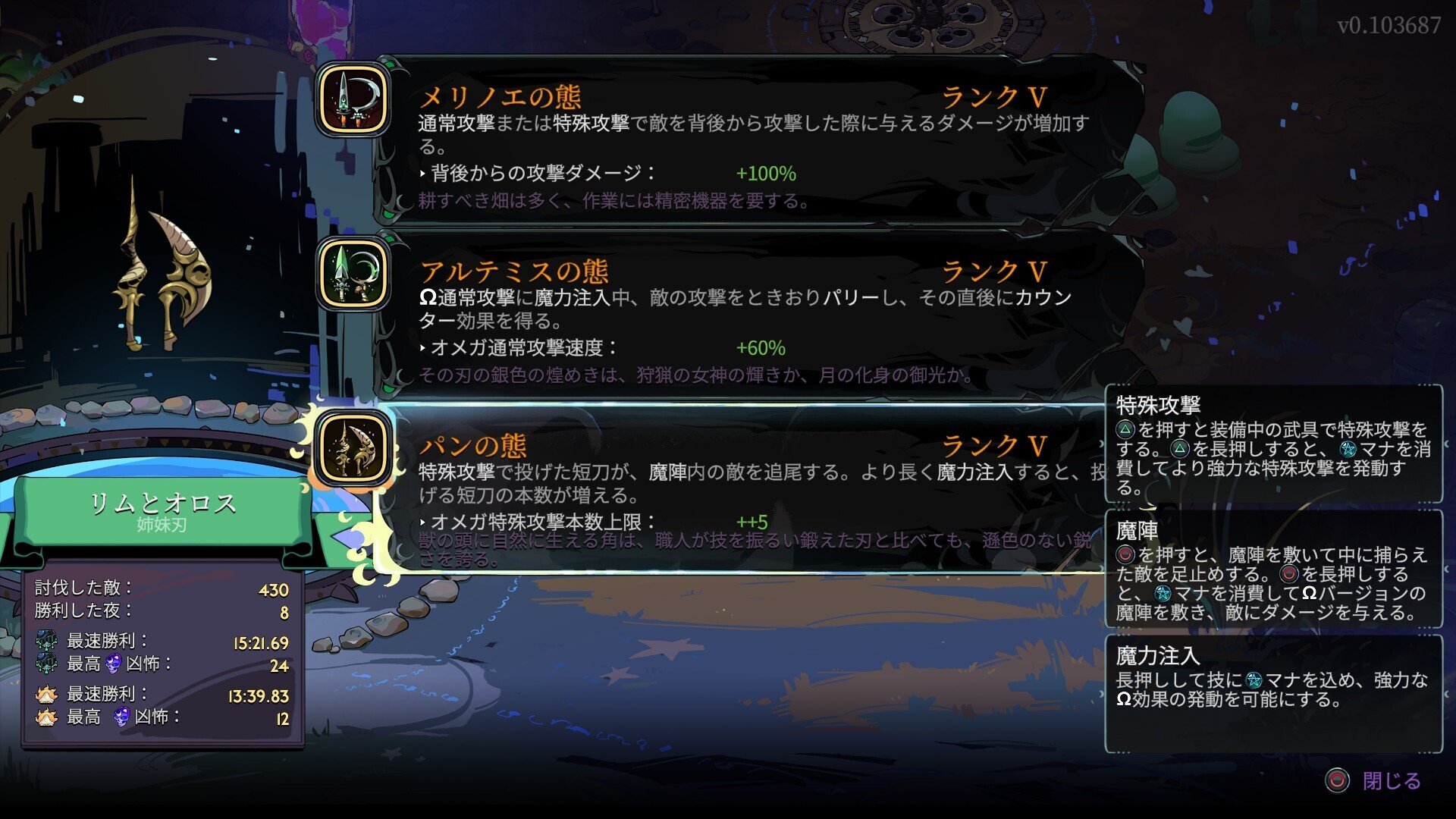Screen dimensions: 1456x819
Task: Click the ランクV label on アルテミスの態
Action: (x=993, y=269)
